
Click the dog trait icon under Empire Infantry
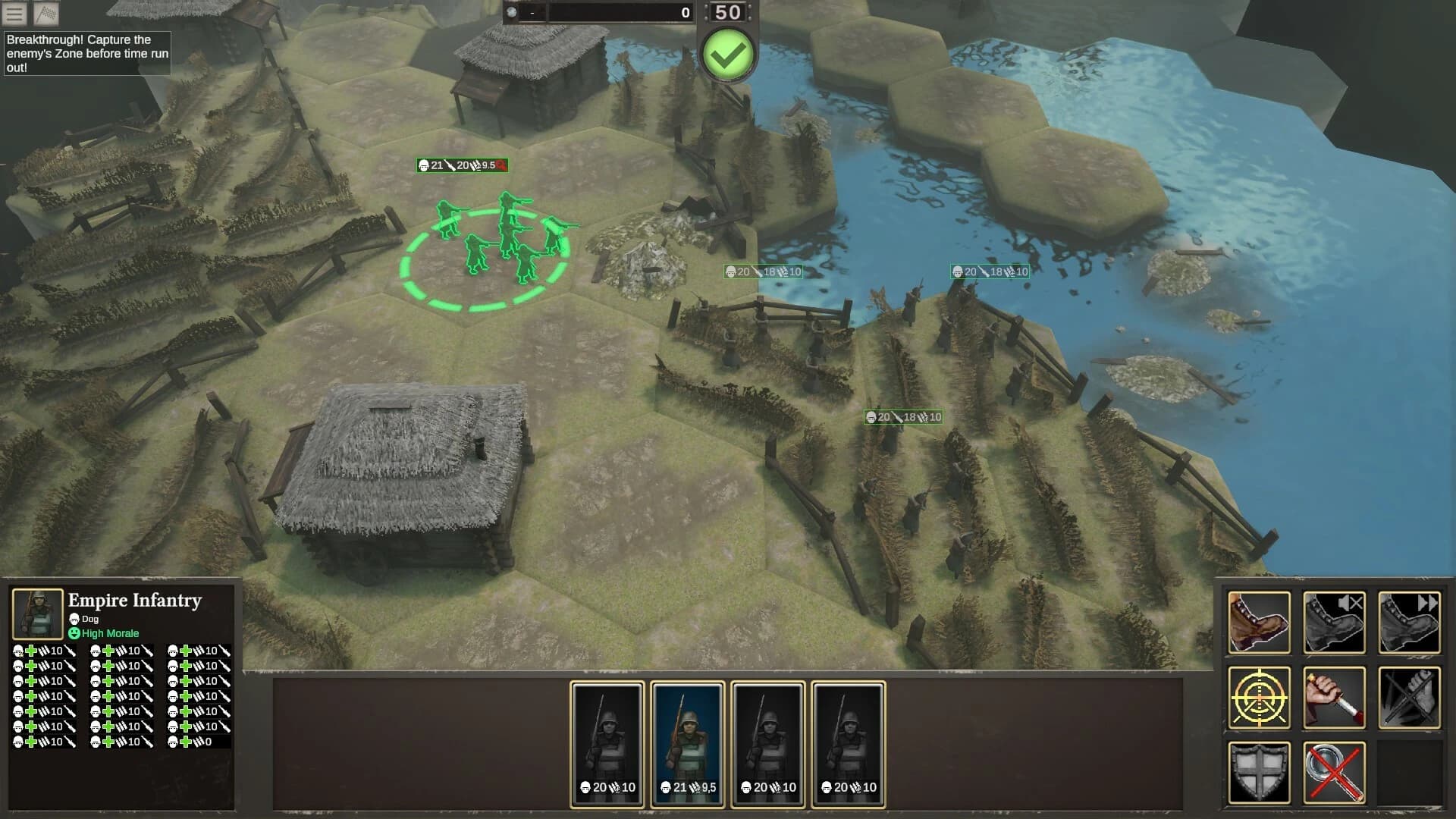[74, 620]
